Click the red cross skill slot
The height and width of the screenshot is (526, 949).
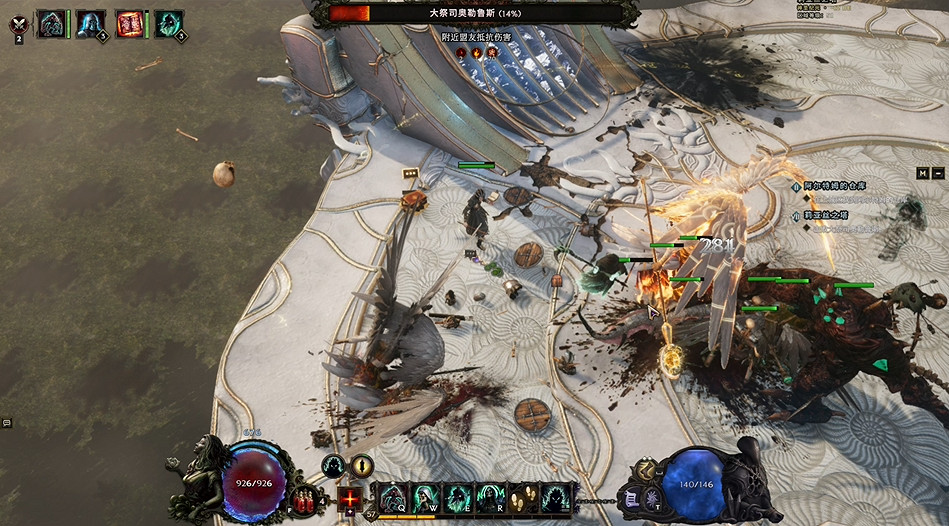350,499
